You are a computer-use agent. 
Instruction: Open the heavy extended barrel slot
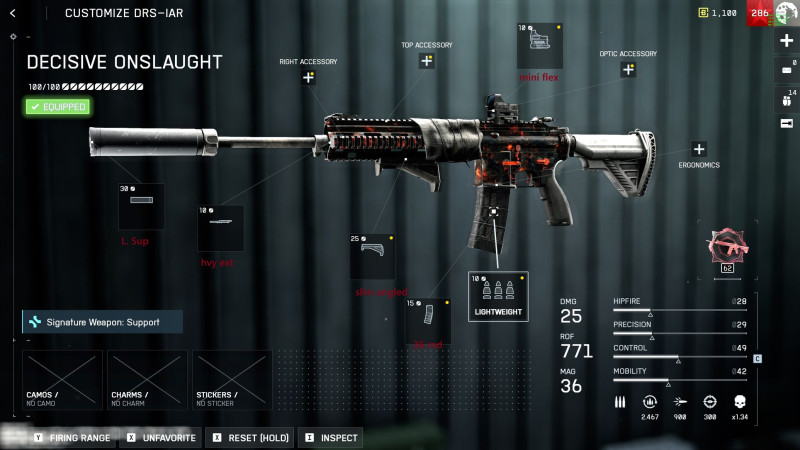click(x=220, y=228)
